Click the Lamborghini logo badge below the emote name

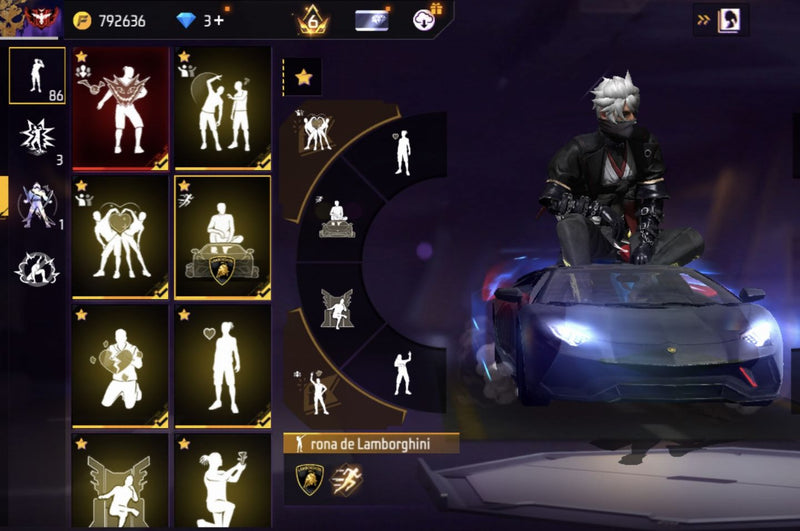coord(311,480)
